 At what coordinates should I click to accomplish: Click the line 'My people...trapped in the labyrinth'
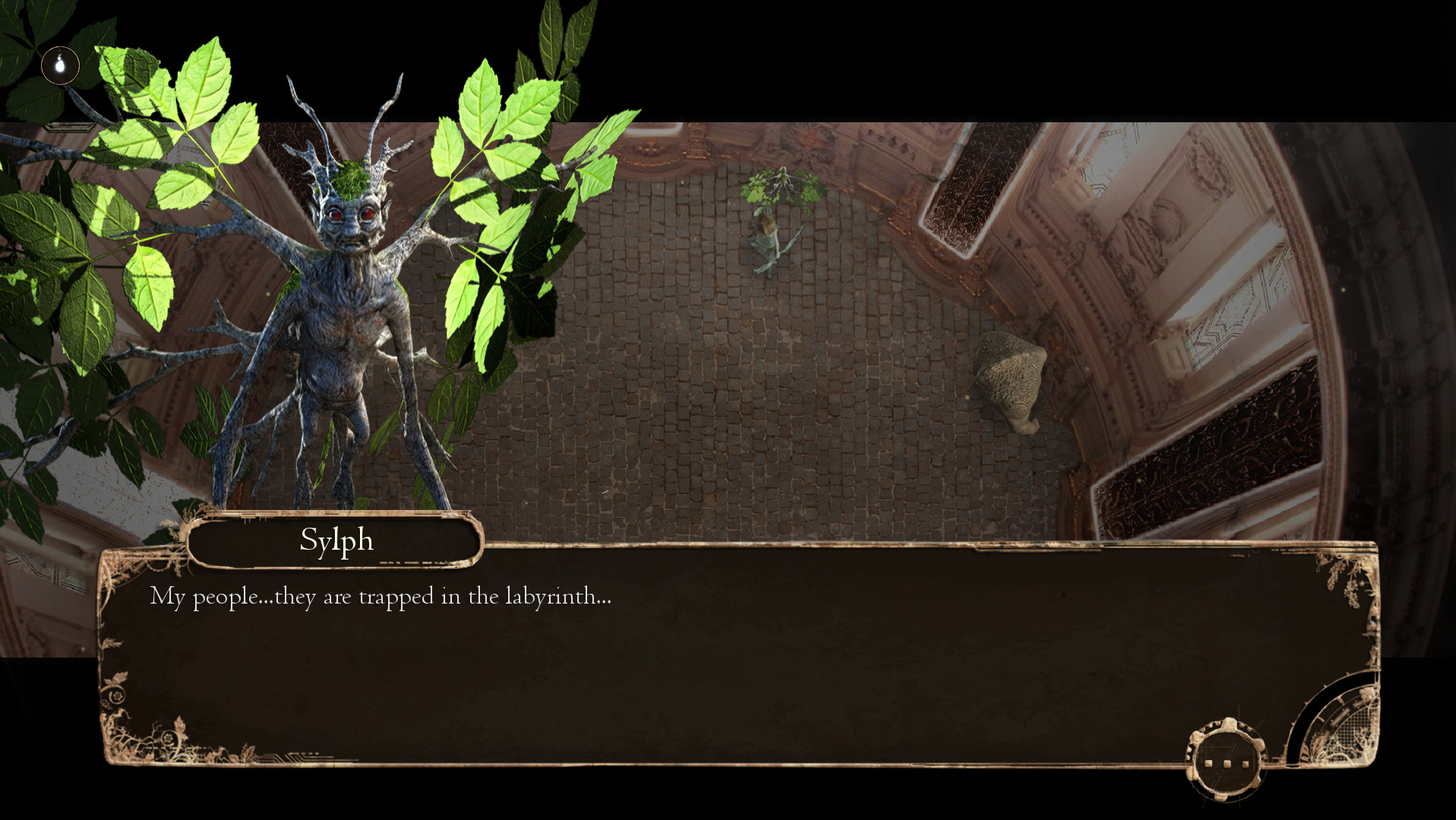[x=380, y=598]
